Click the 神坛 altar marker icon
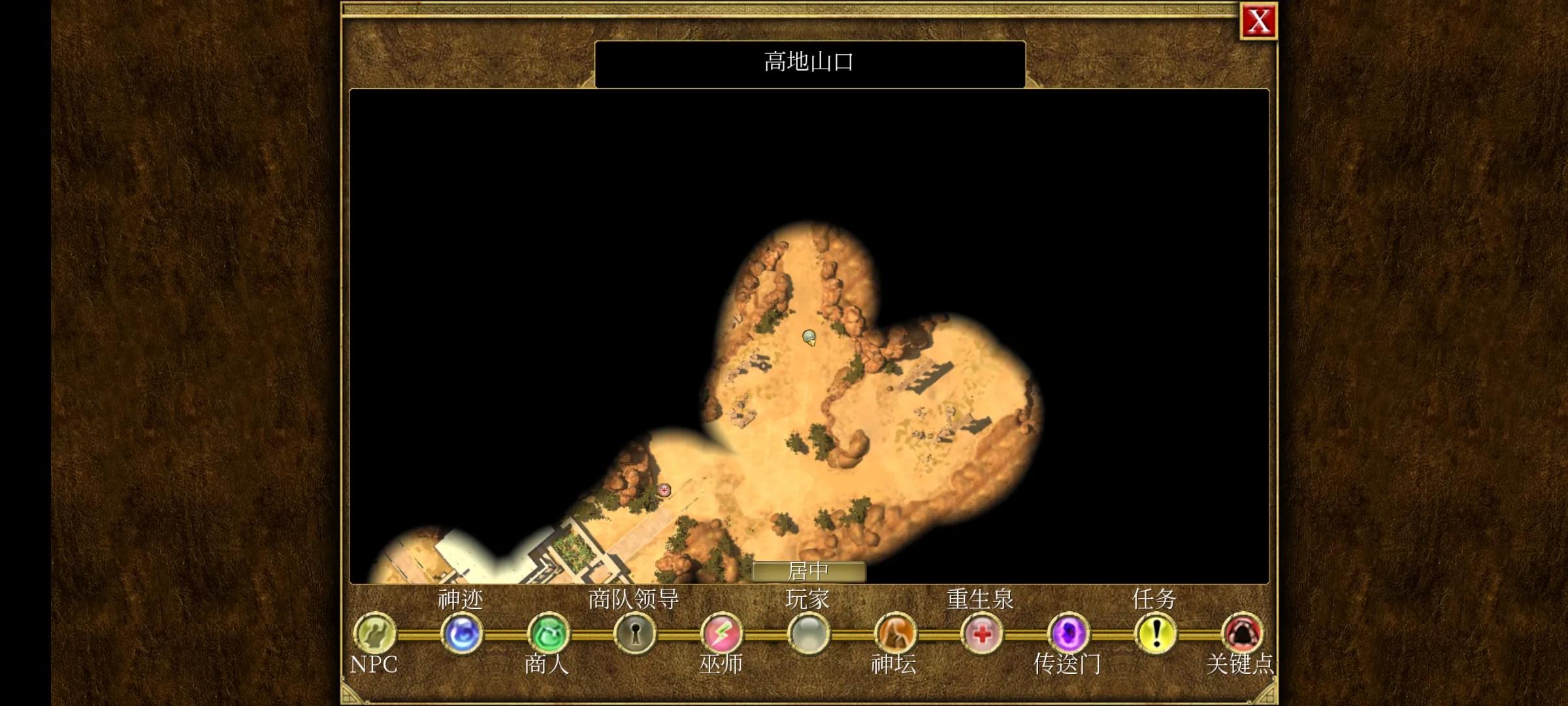Viewport: 1568px width, 706px height. [x=896, y=633]
